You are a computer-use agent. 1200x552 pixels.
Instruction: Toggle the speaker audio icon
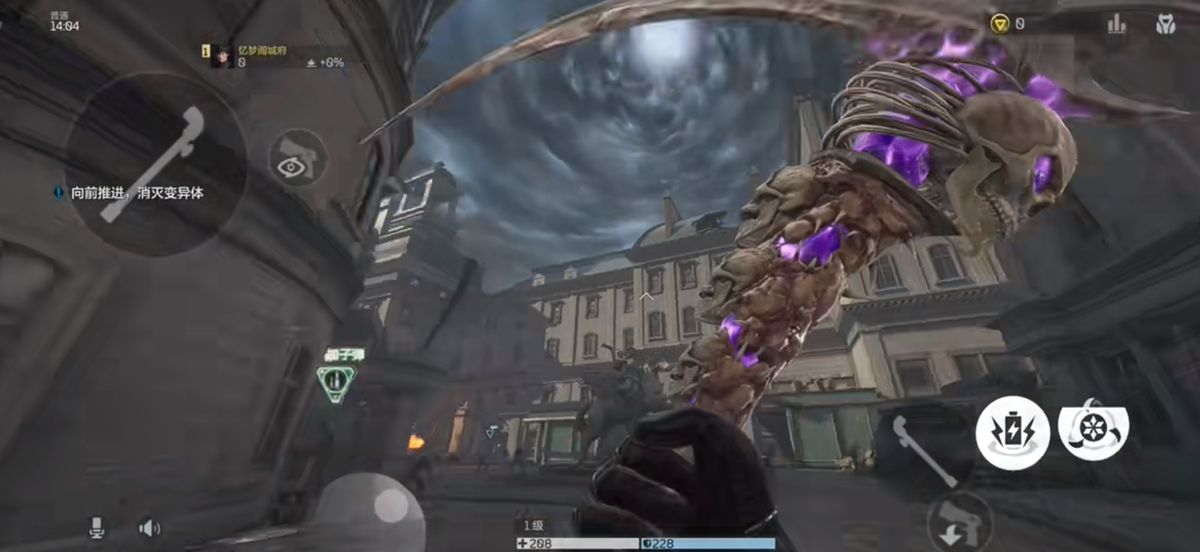pos(150,527)
